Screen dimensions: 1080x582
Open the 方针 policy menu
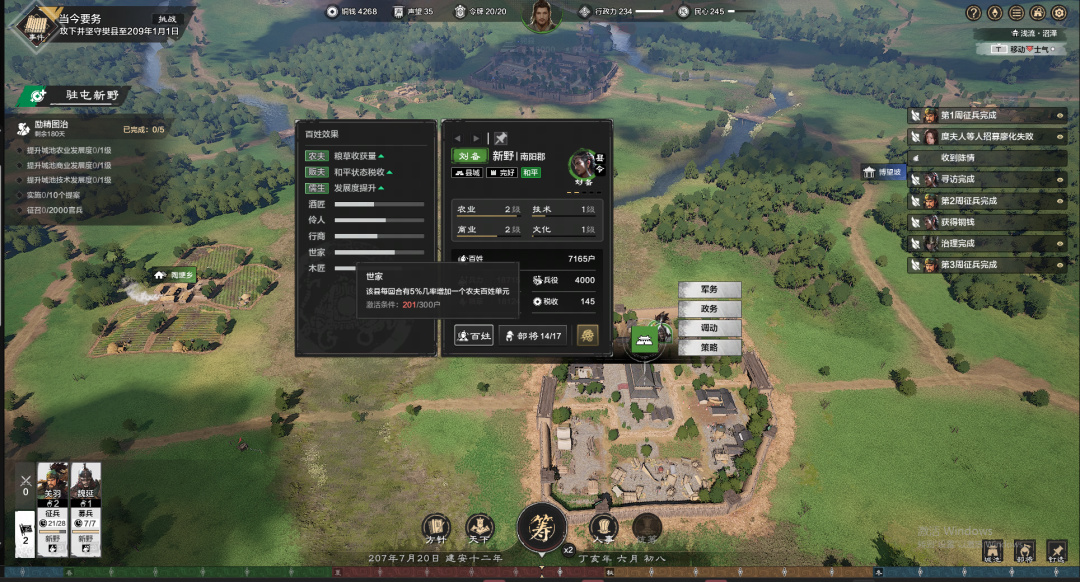click(436, 527)
